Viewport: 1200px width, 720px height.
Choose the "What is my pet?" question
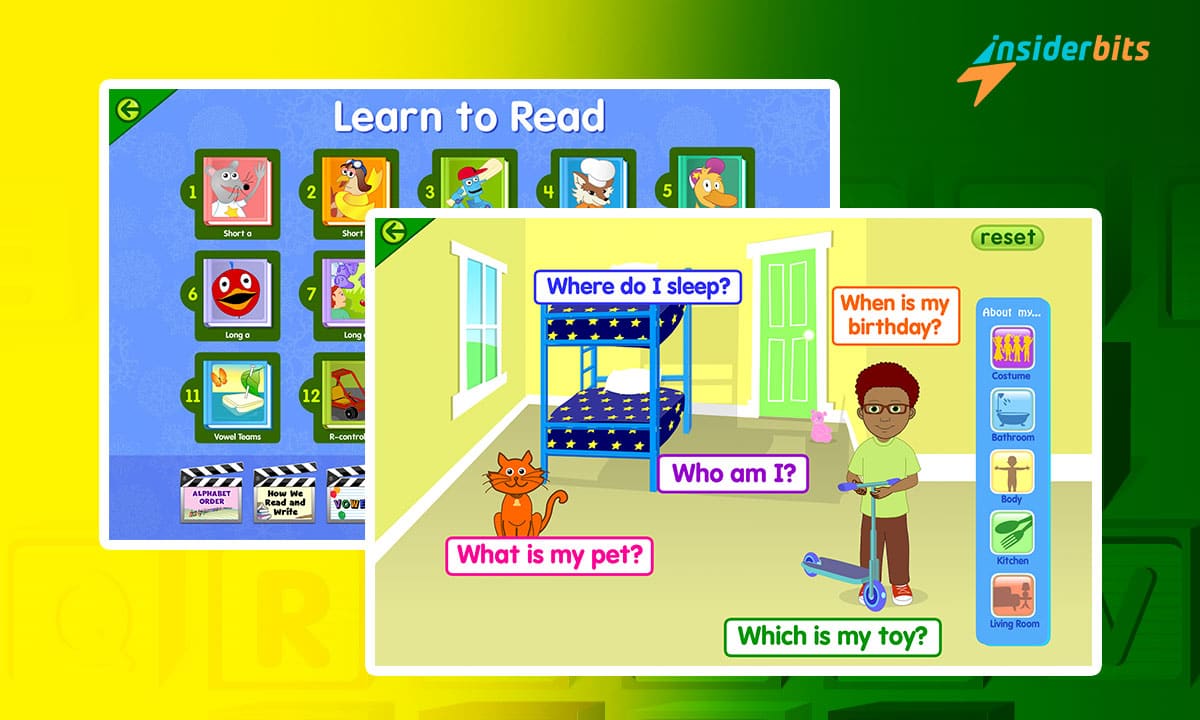pos(549,555)
